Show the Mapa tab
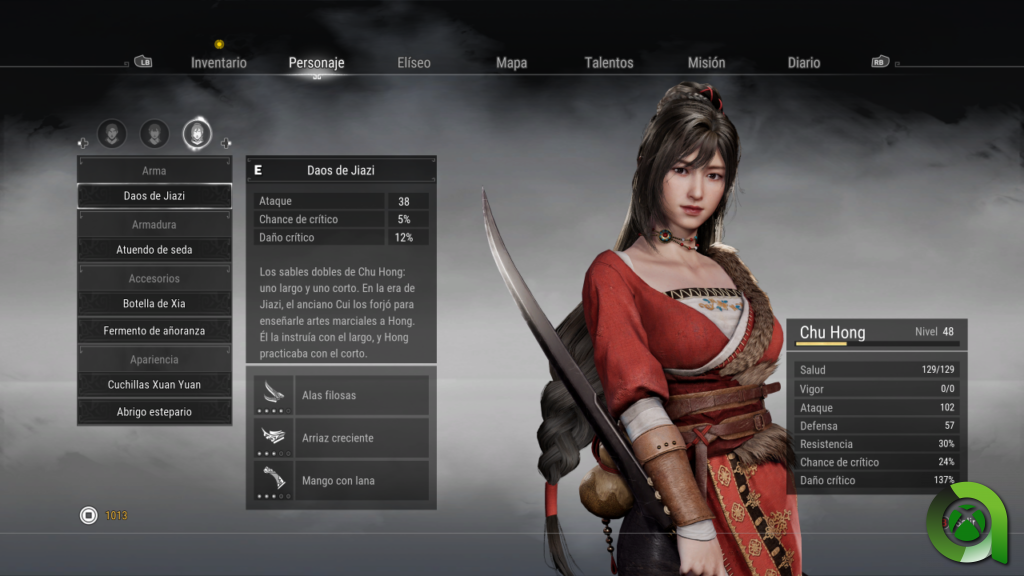 pos(511,63)
